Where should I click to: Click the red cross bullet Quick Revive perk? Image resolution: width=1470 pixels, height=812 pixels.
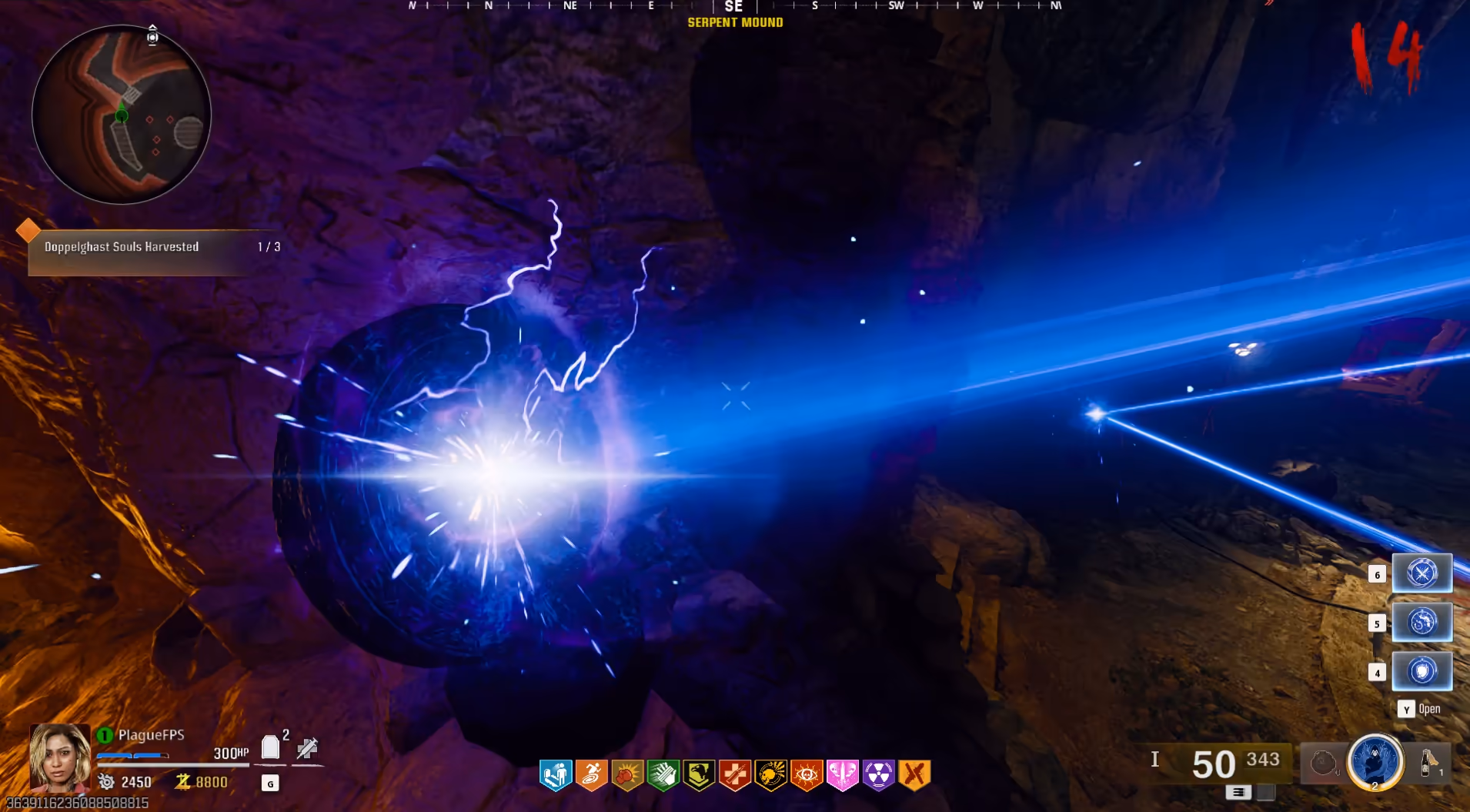(735, 775)
